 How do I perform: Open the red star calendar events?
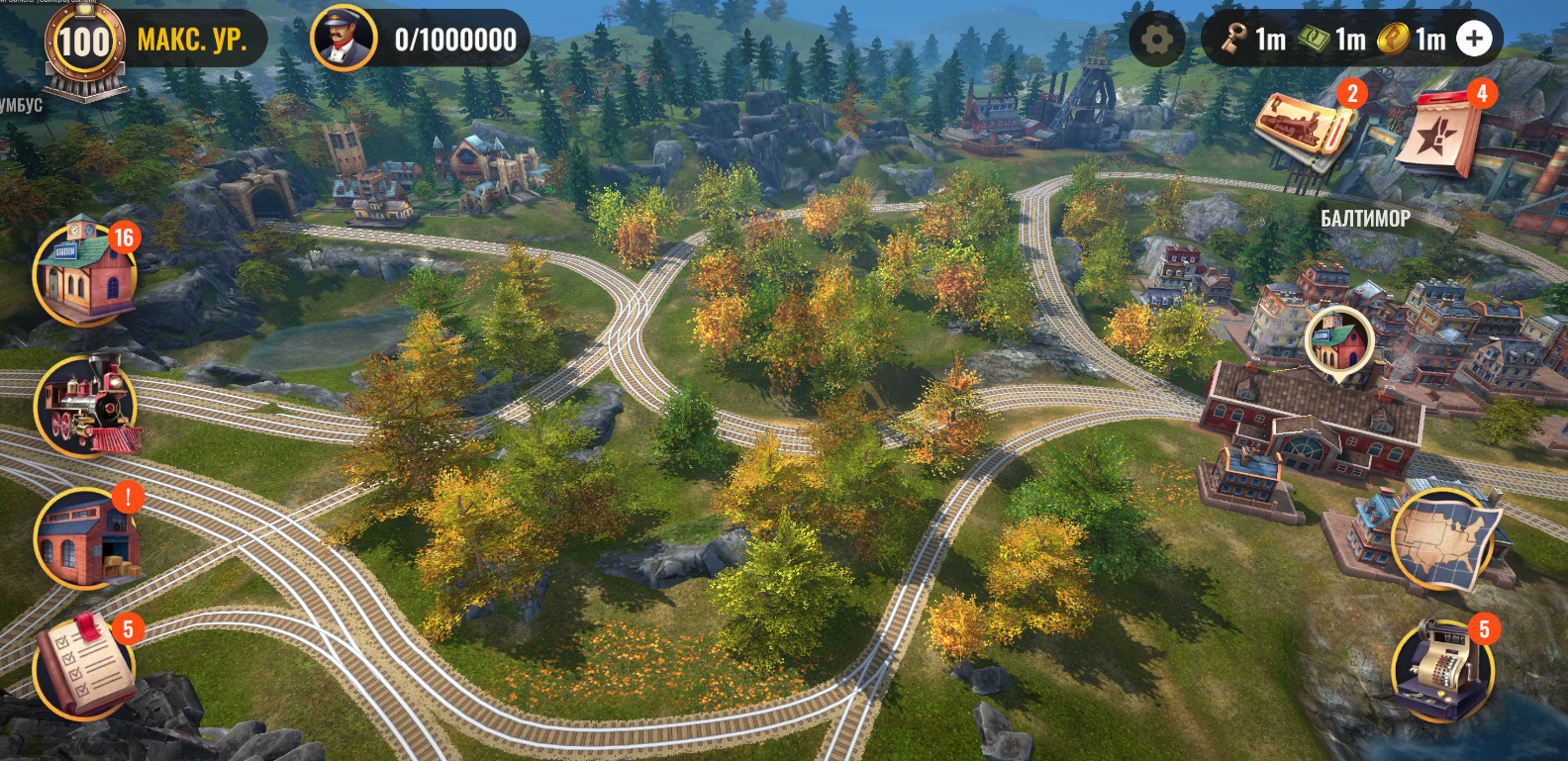click(1440, 134)
